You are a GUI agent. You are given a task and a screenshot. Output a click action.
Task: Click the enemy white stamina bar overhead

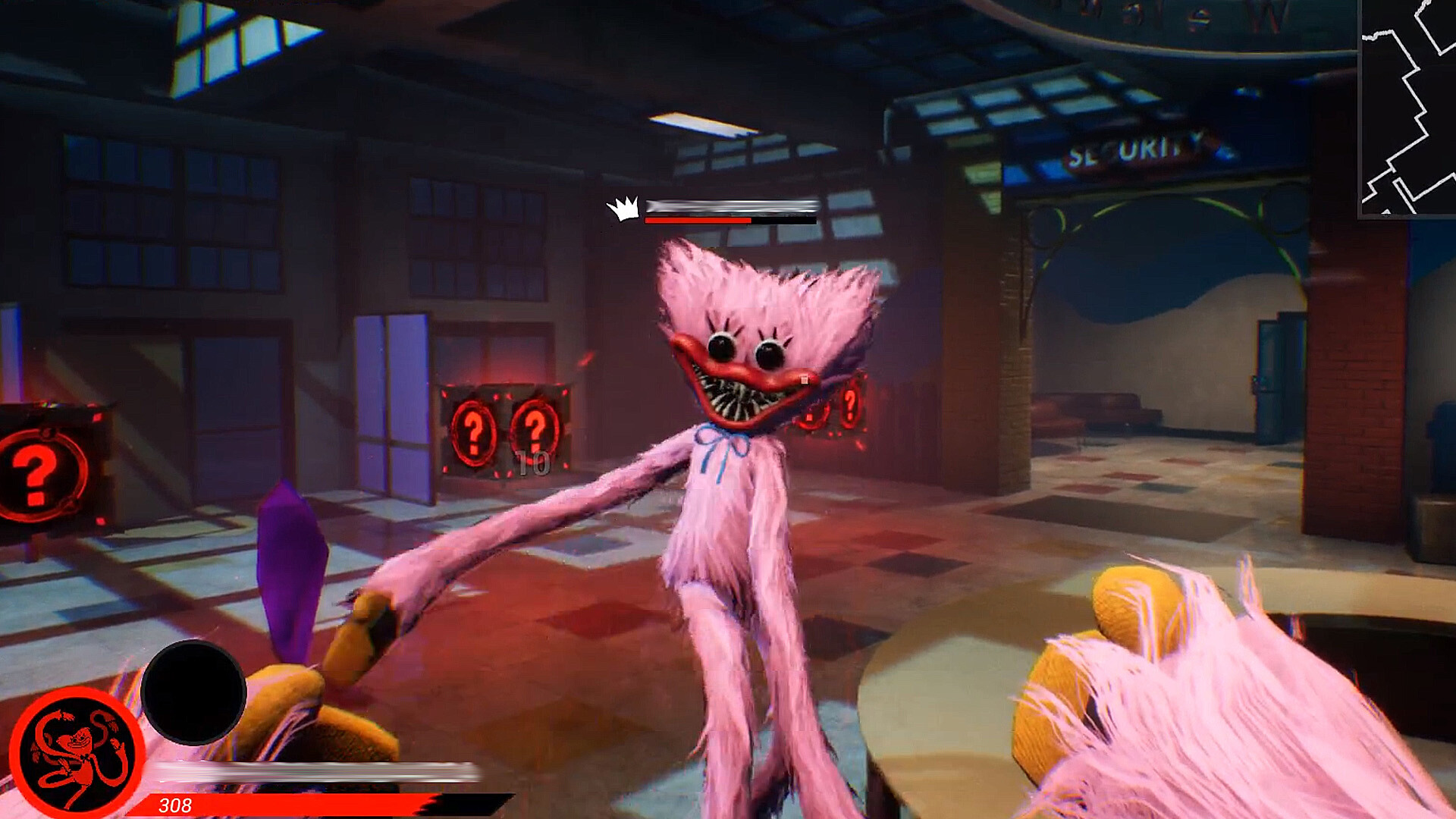point(730,206)
